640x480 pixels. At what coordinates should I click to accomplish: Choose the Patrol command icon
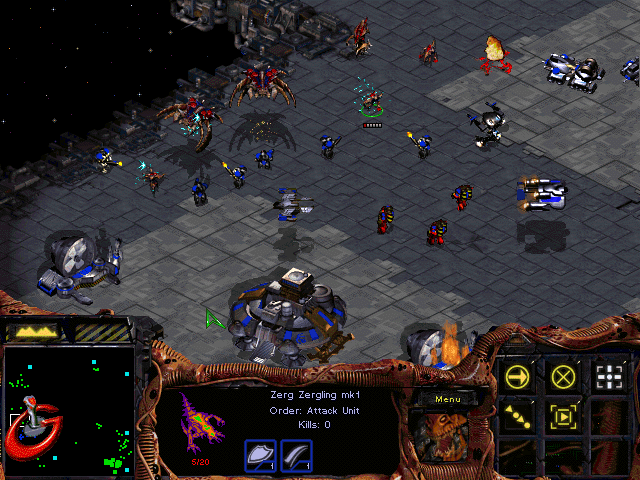click(518, 416)
